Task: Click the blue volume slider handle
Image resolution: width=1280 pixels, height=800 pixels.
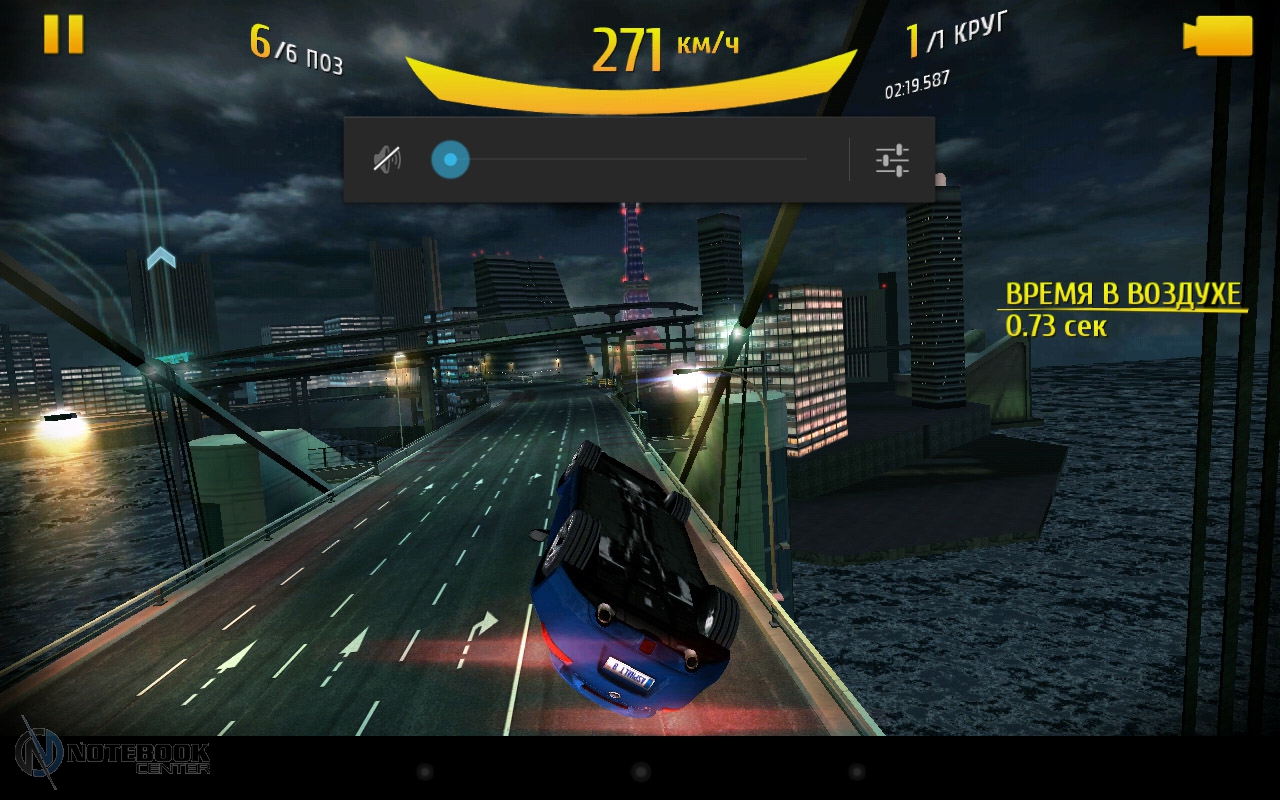Action: (450, 159)
